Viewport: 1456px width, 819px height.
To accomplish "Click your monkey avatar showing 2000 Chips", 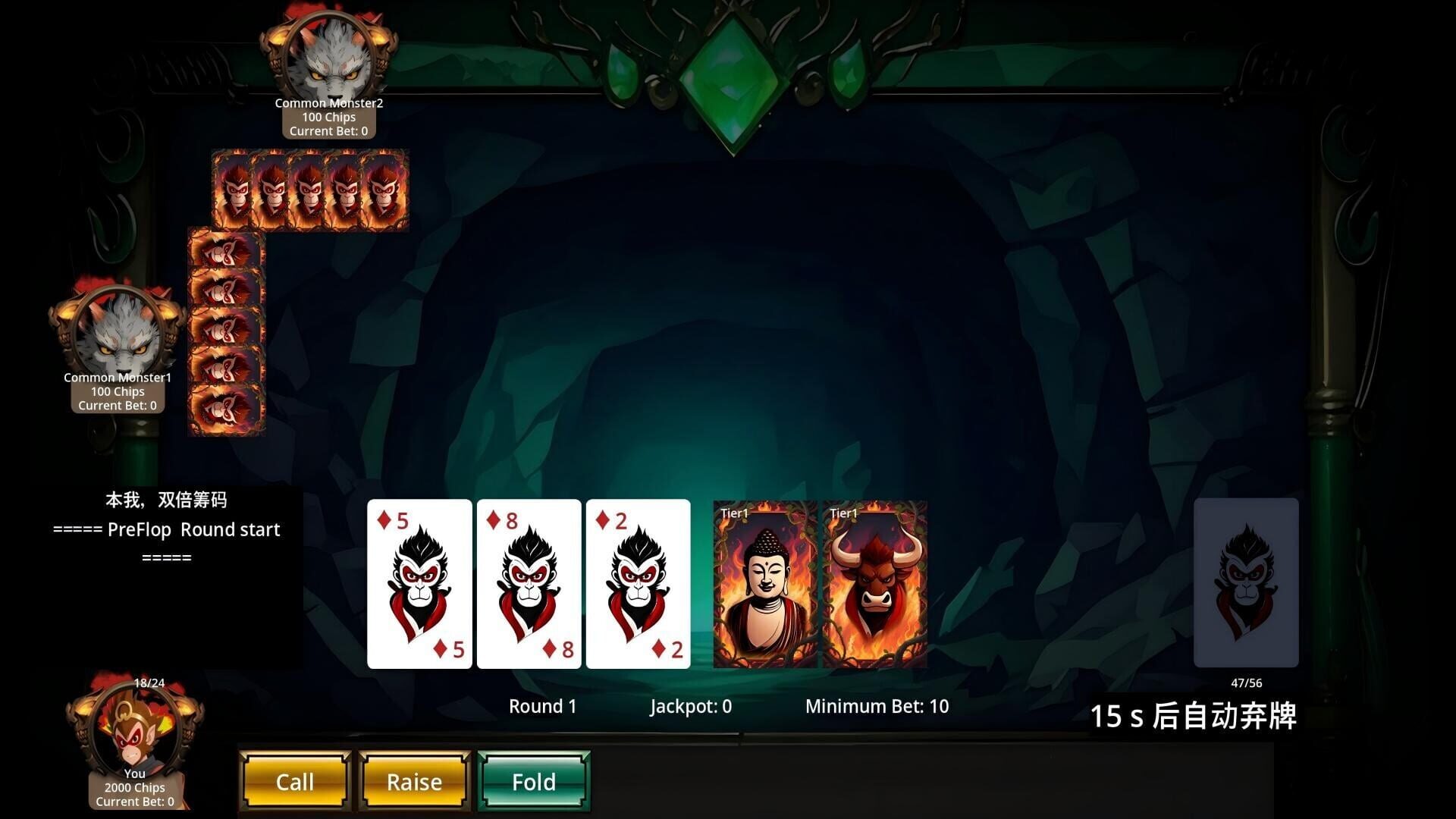I will point(135,732).
